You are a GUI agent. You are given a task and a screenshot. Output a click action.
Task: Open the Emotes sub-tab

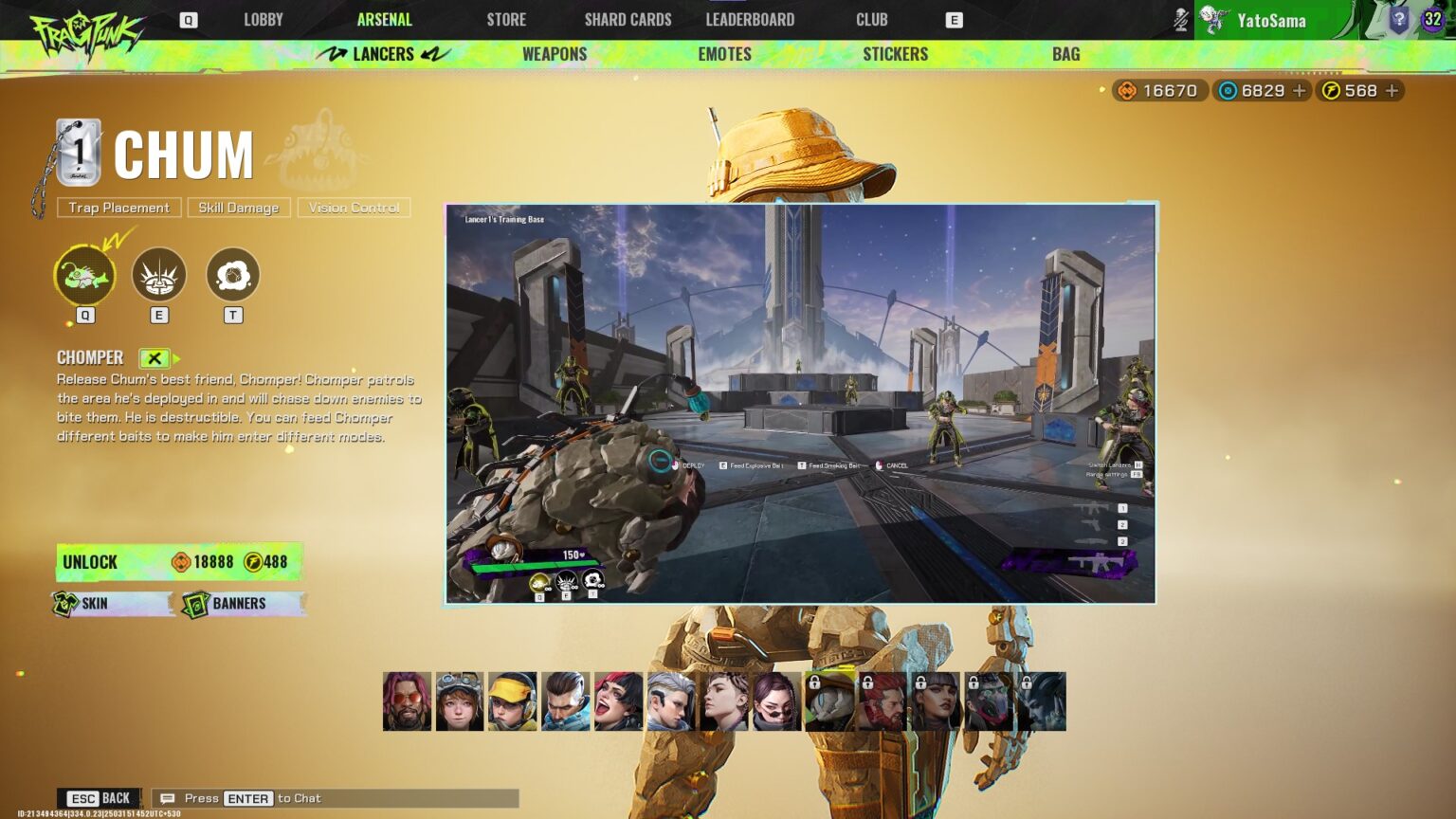click(x=724, y=54)
